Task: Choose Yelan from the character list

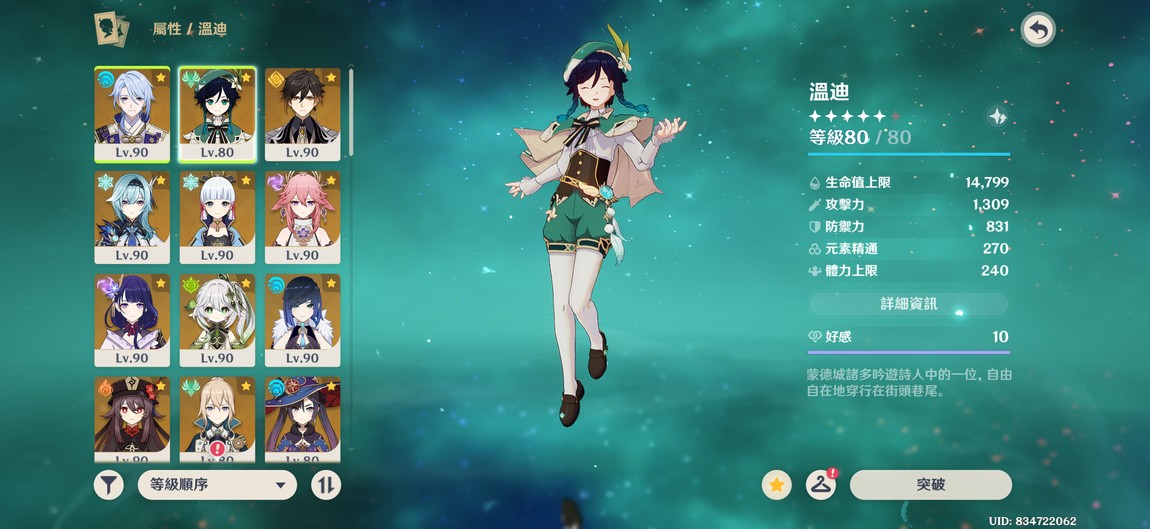Action: click(x=302, y=319)
